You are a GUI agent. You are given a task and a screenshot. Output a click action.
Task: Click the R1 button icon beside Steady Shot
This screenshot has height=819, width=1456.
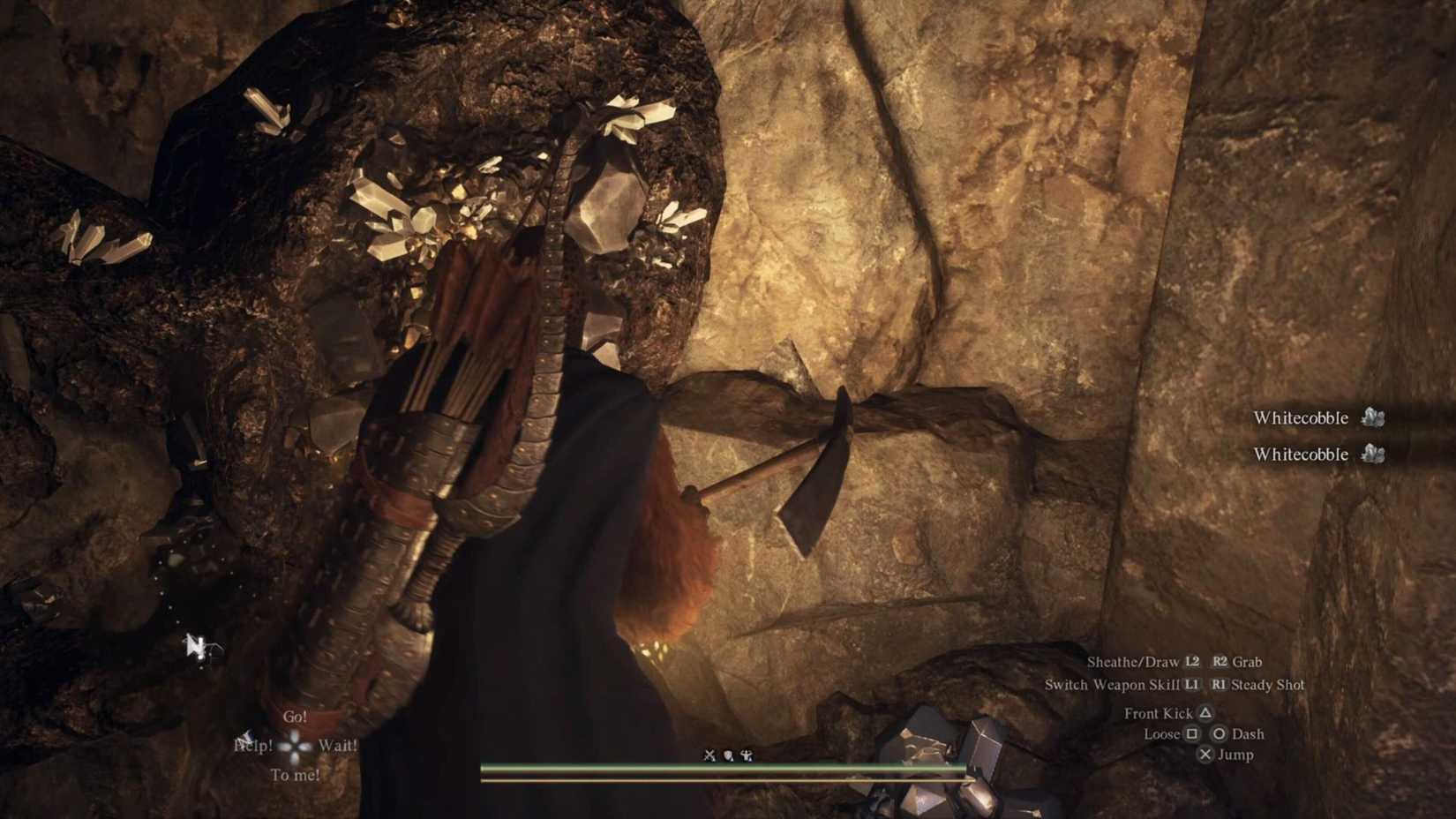click(1219, 685)
